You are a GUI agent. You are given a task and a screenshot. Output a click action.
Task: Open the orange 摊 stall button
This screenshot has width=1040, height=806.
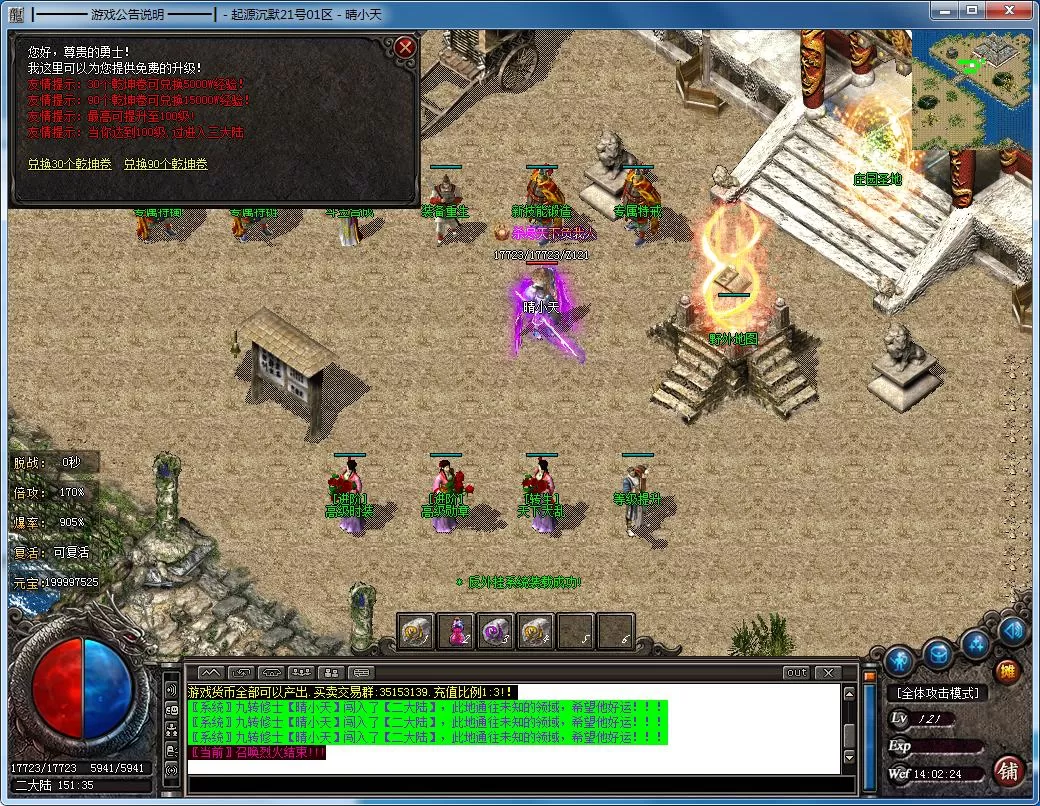[x=1009, y=671]
